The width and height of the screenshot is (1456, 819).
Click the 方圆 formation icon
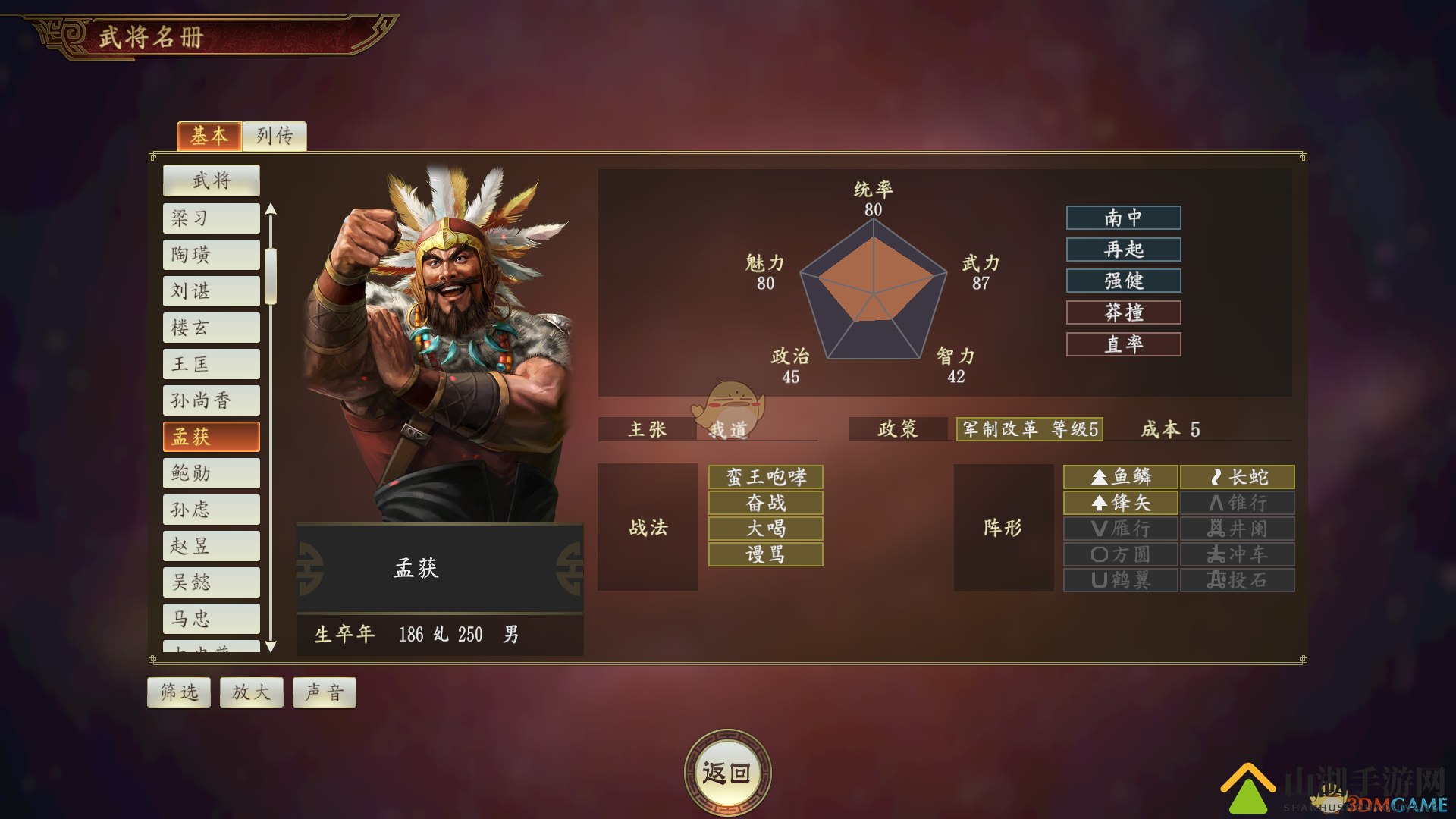[1121, 554]
